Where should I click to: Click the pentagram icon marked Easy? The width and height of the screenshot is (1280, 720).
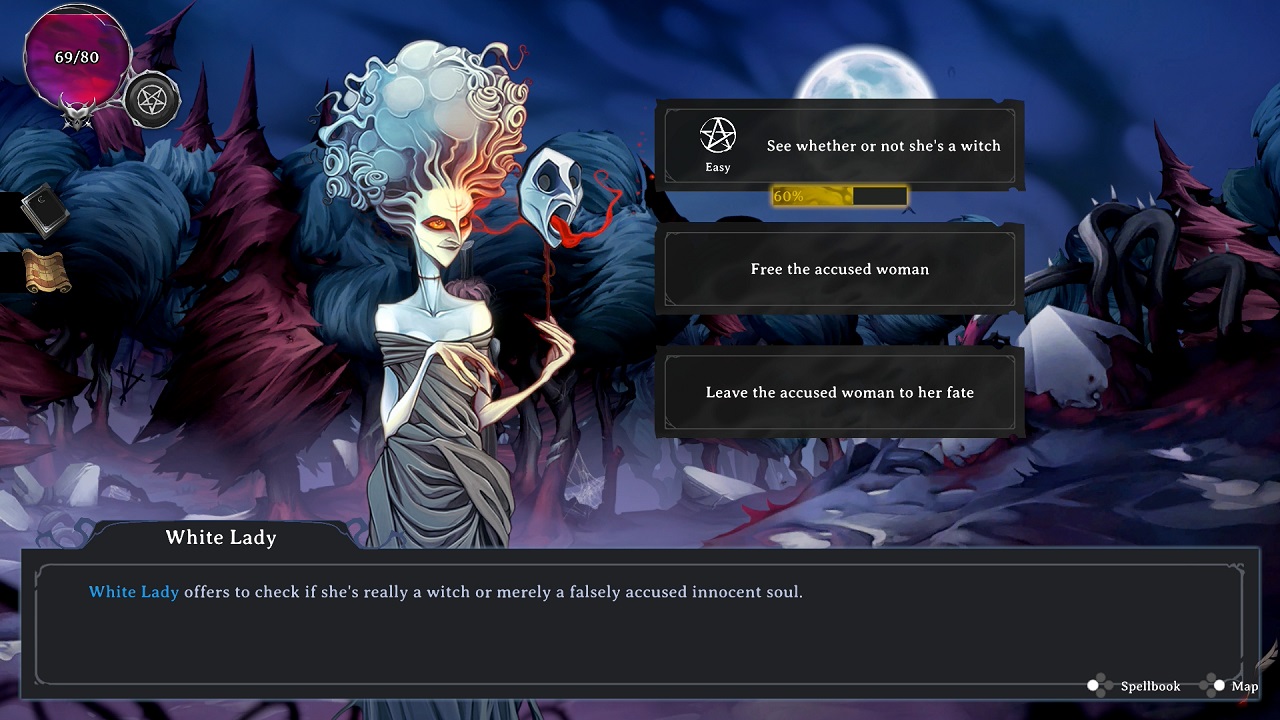point(717,135)
